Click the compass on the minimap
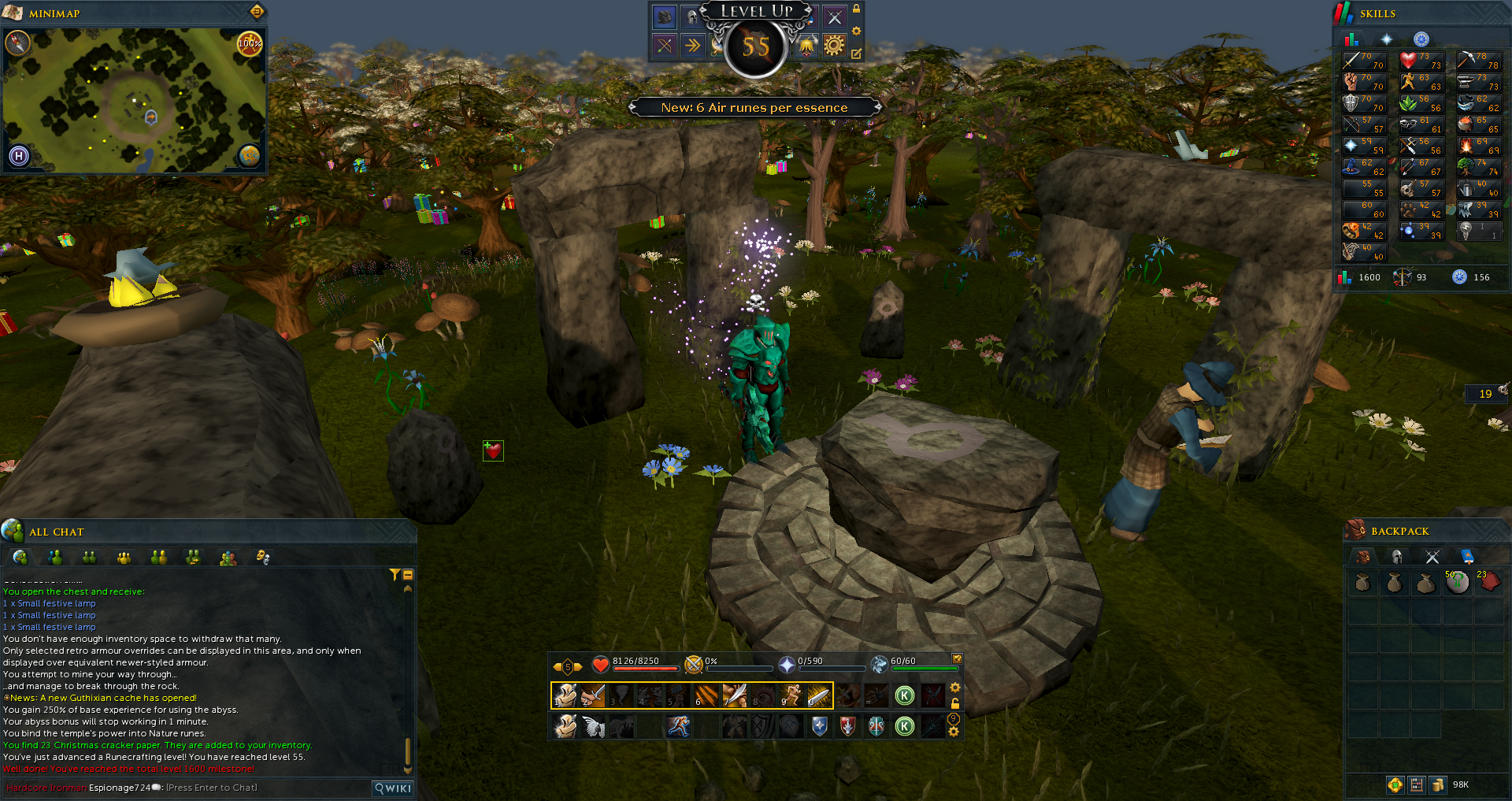Viewport: 1512px width, 801px height. [x=17, y=43]
